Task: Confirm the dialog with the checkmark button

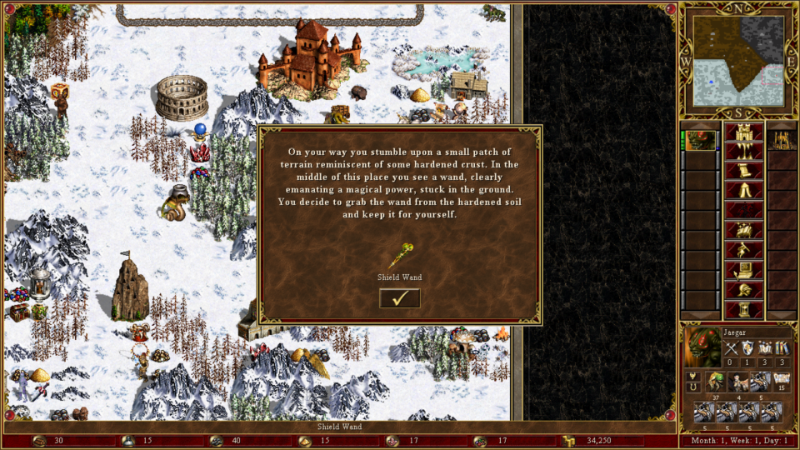Action: coord(400,298)
